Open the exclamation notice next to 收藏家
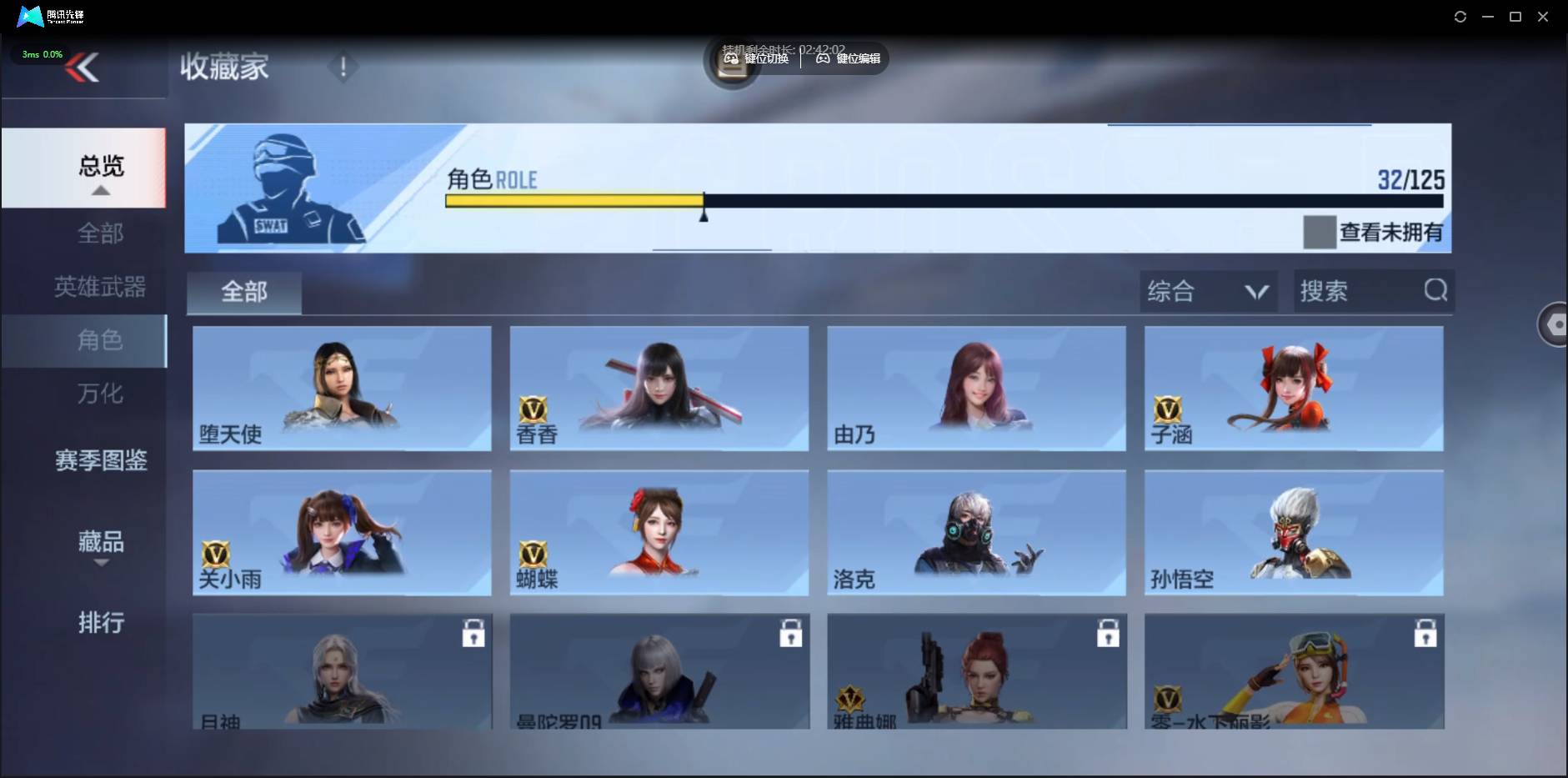Image resolution: width=1568 pixels, height=778 pixels. click(x=342, y=67)
